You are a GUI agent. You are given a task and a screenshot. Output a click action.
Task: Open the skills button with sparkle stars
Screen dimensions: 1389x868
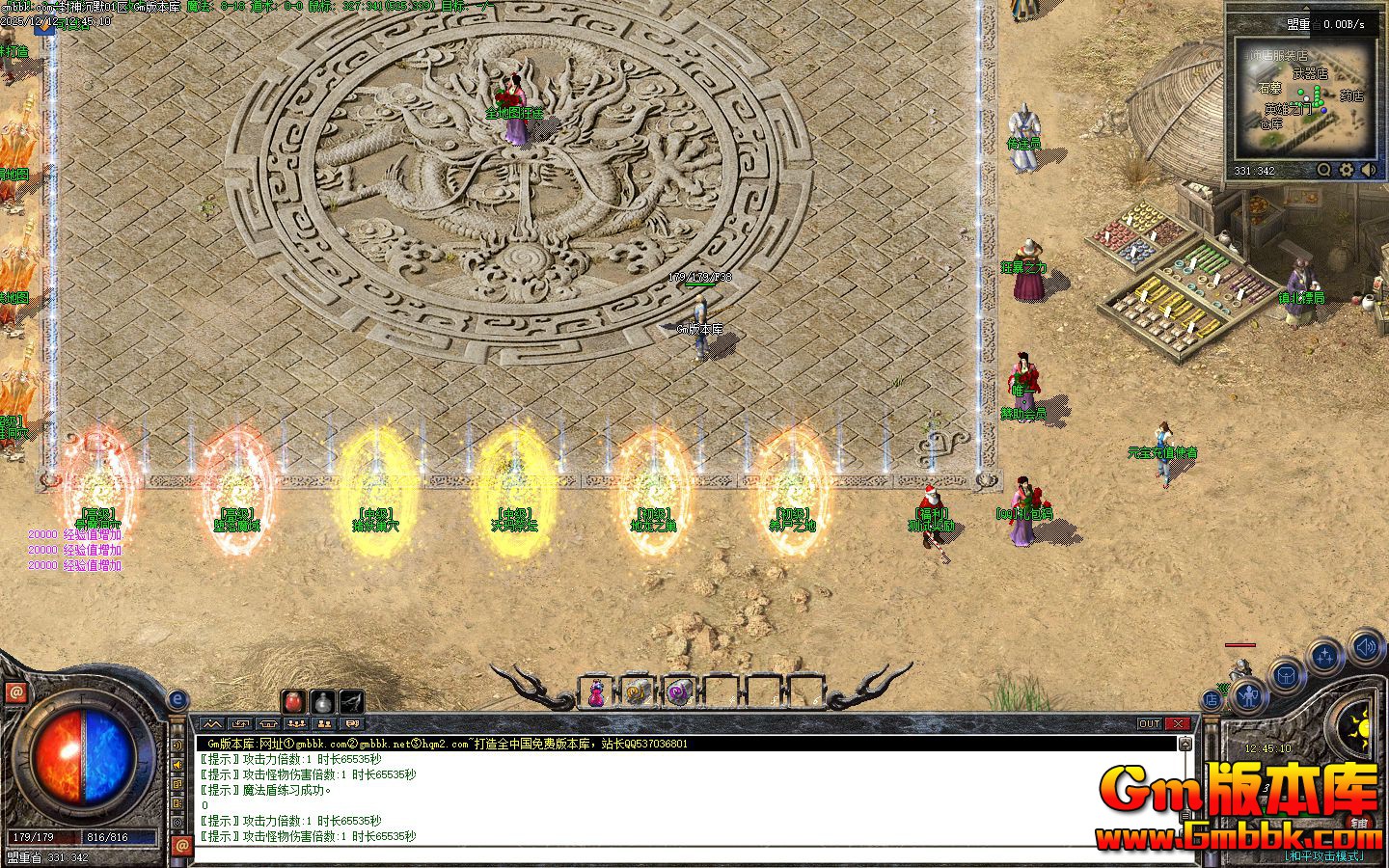[1326, 658]
